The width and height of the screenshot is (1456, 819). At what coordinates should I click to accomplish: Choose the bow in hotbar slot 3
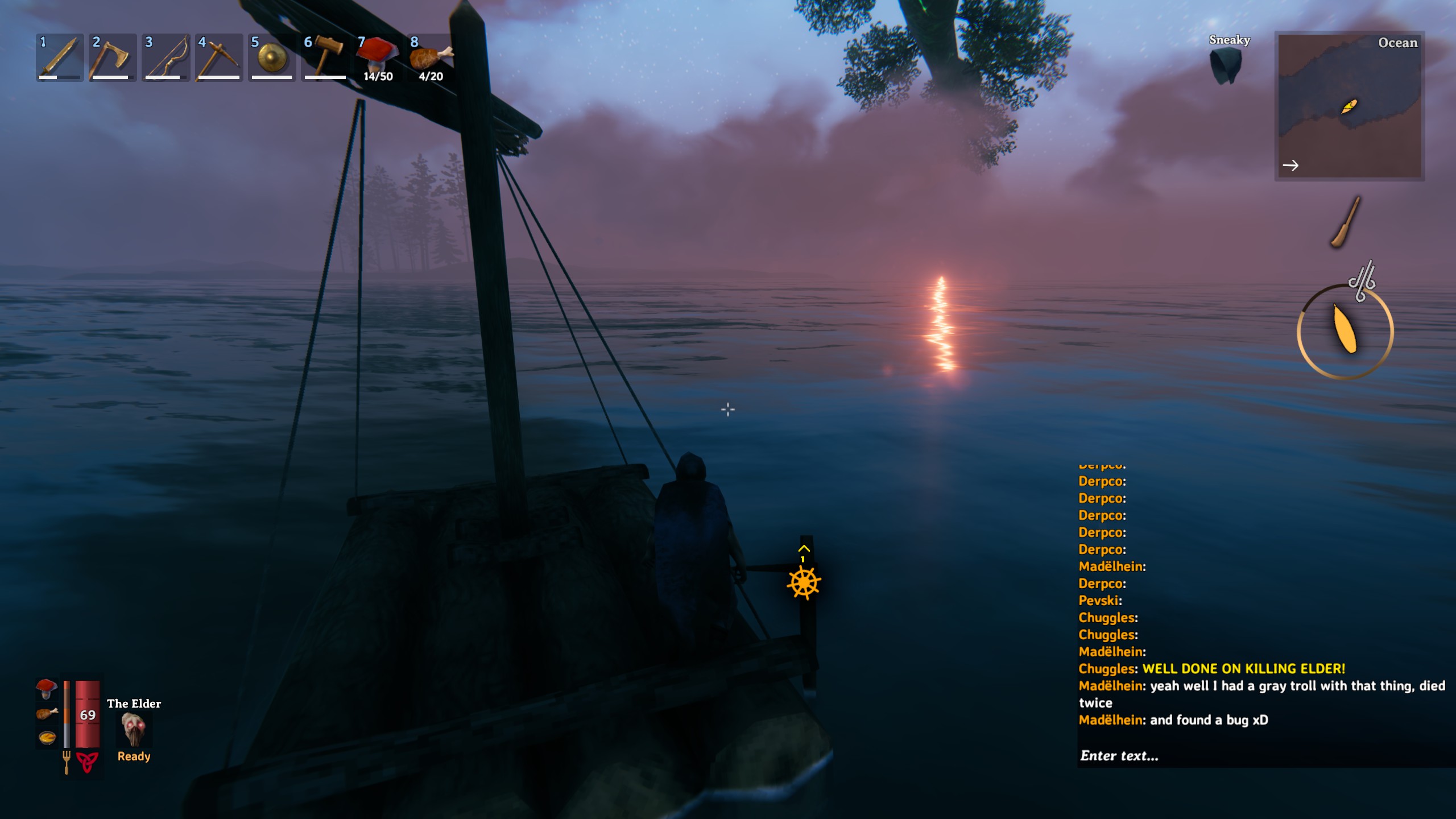click(166, 57)
